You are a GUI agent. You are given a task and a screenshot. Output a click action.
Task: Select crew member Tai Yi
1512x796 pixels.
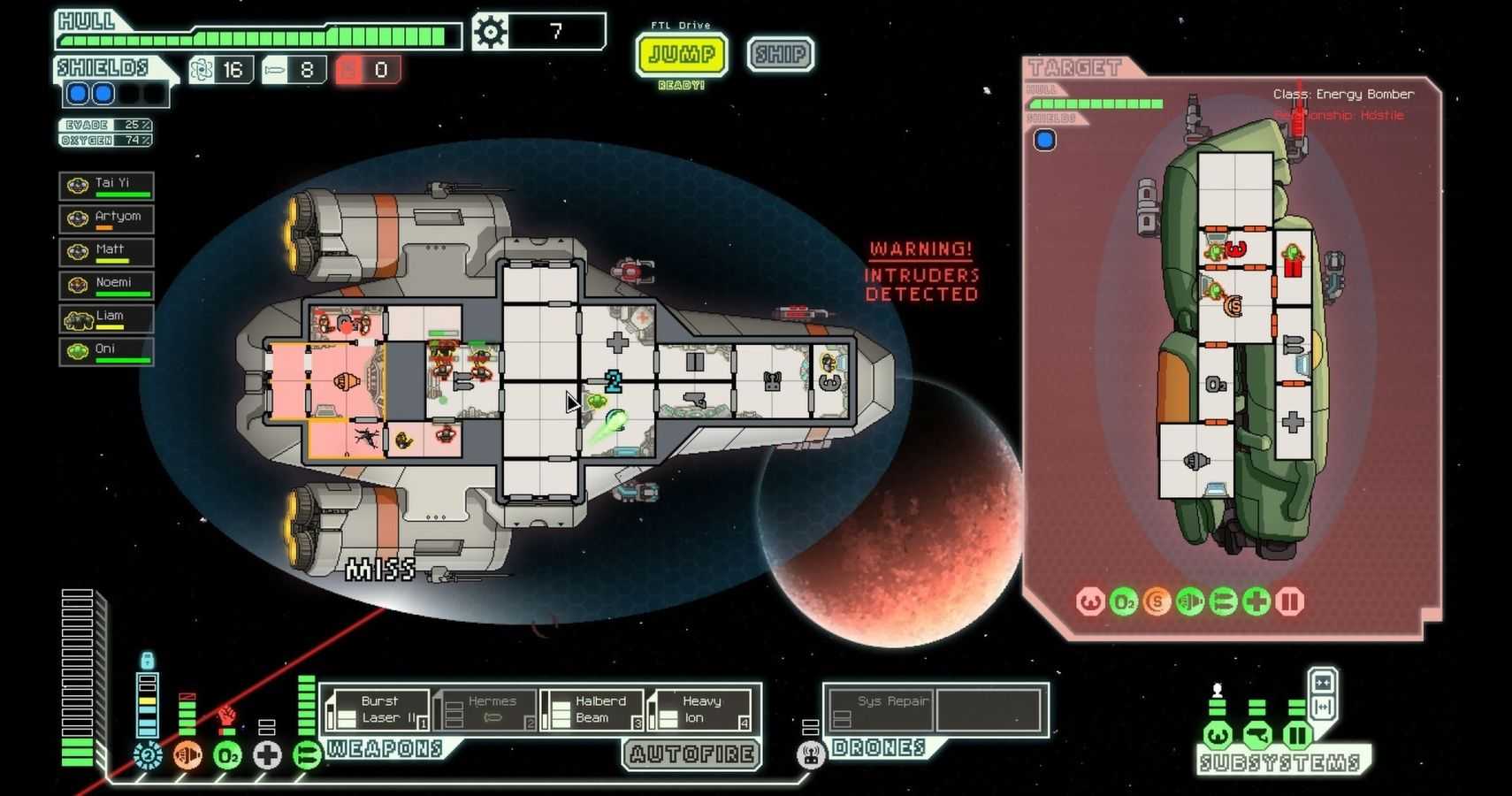click(x=107, y=186)
